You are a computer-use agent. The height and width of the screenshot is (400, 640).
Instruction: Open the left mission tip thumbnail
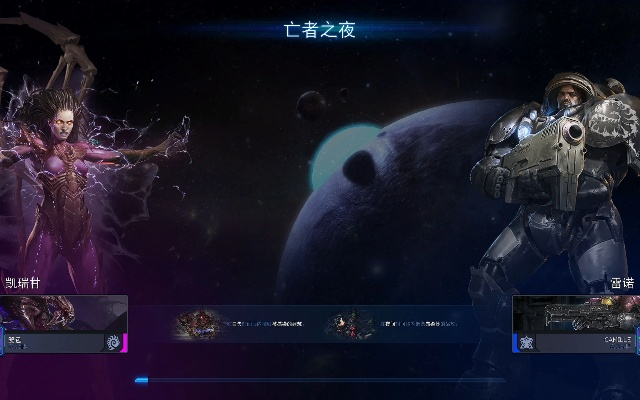pos(198,324)
